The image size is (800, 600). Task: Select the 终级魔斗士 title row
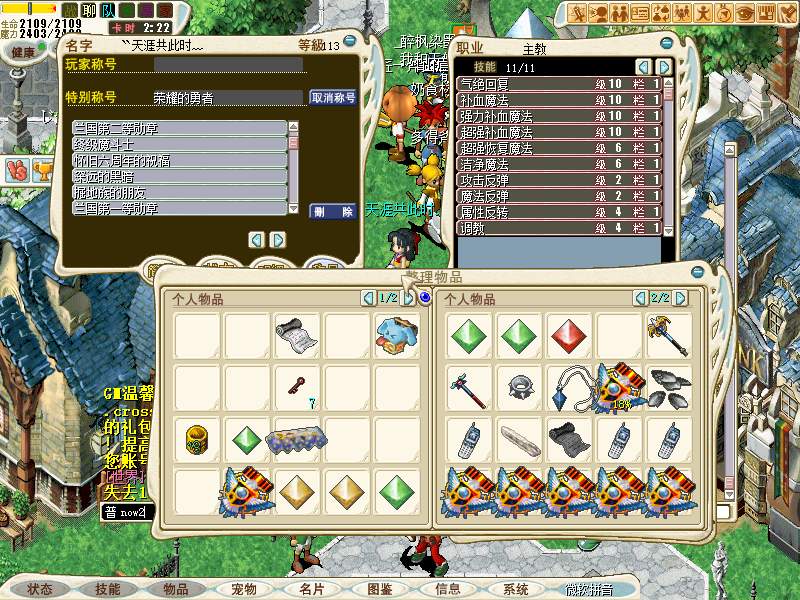pos(180,144)
